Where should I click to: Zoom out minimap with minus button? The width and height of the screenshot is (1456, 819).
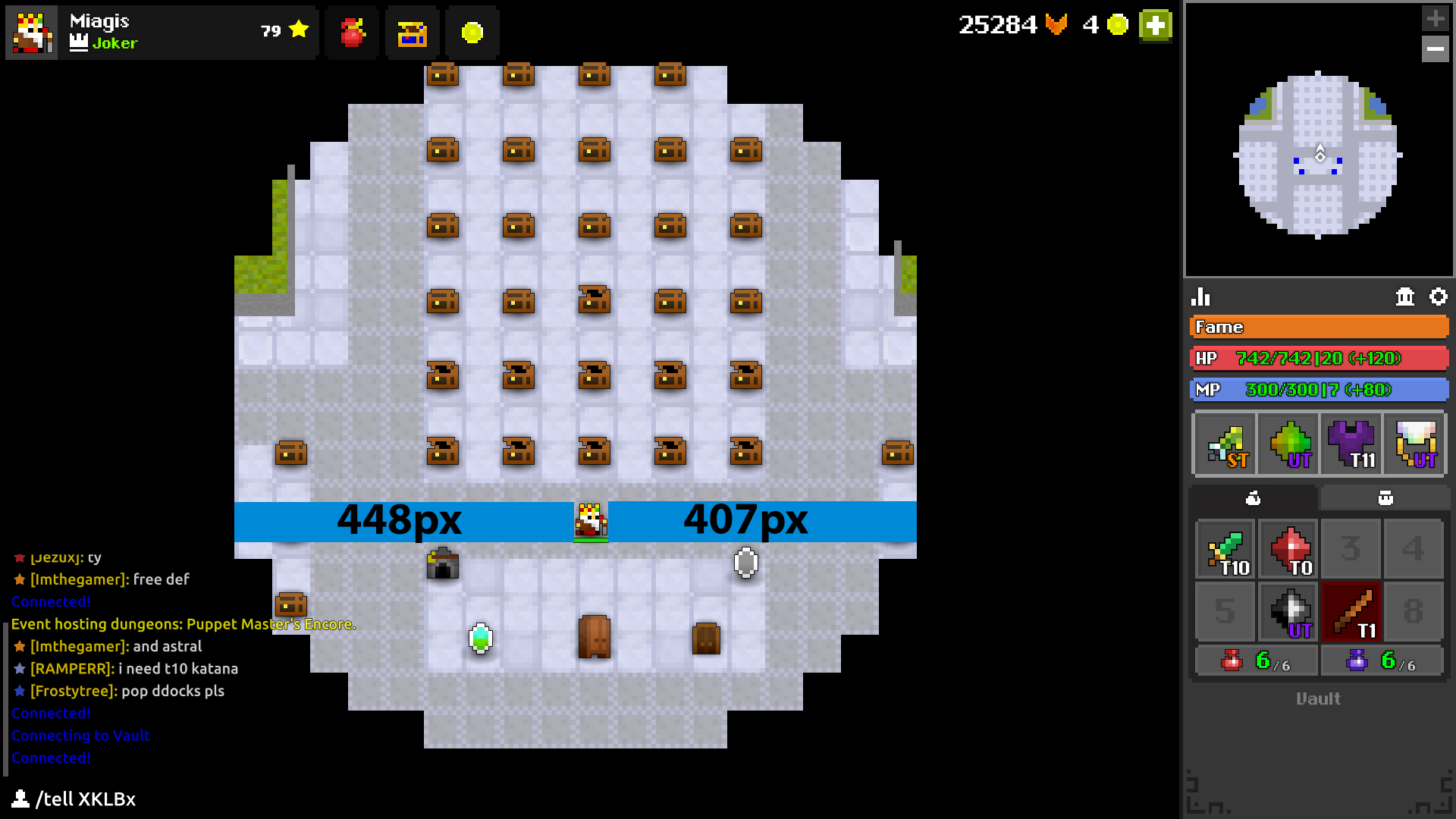point(1436,49)
